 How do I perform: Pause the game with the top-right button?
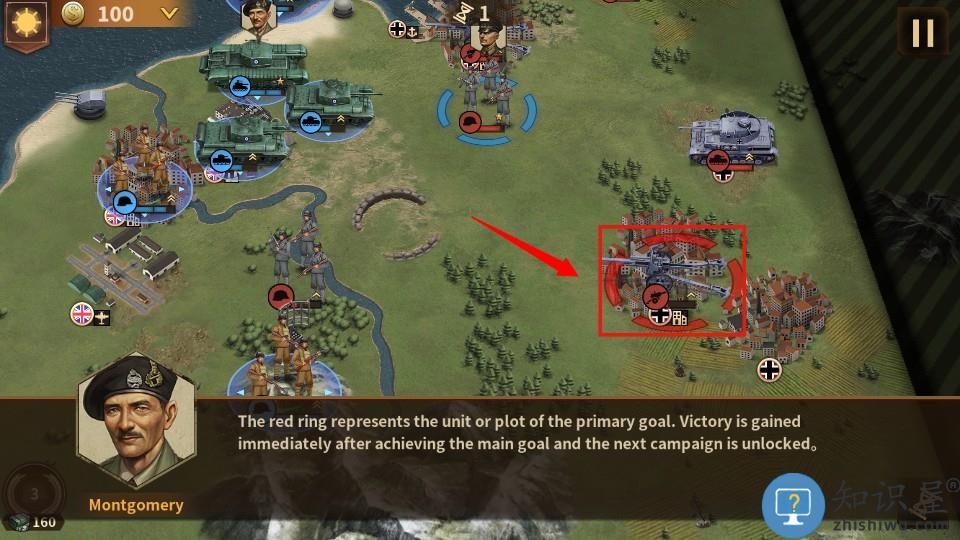tap(922, 33)
